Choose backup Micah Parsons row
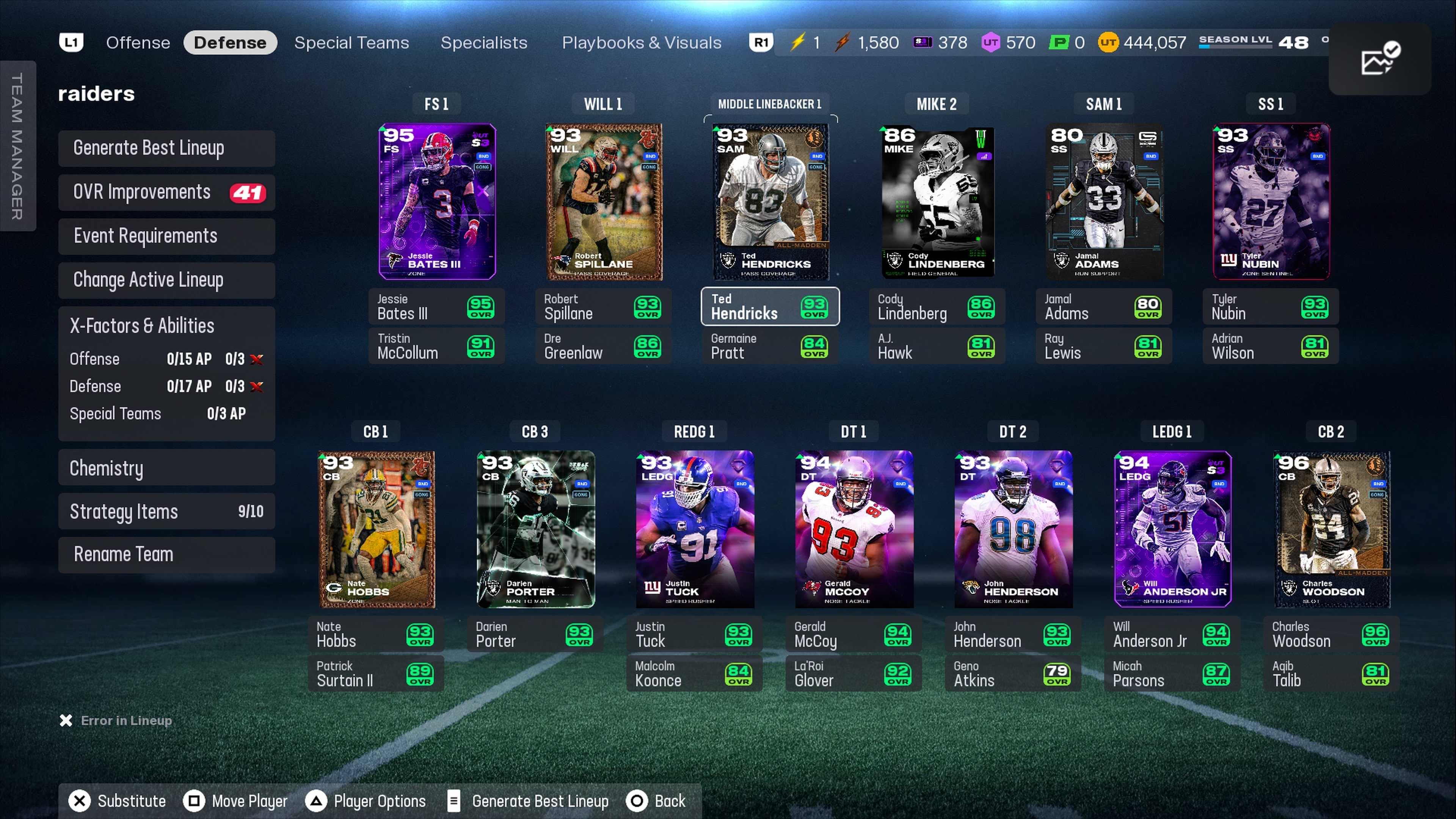The width and height of the screenshot is (1456, 819). click(1171, 674)
